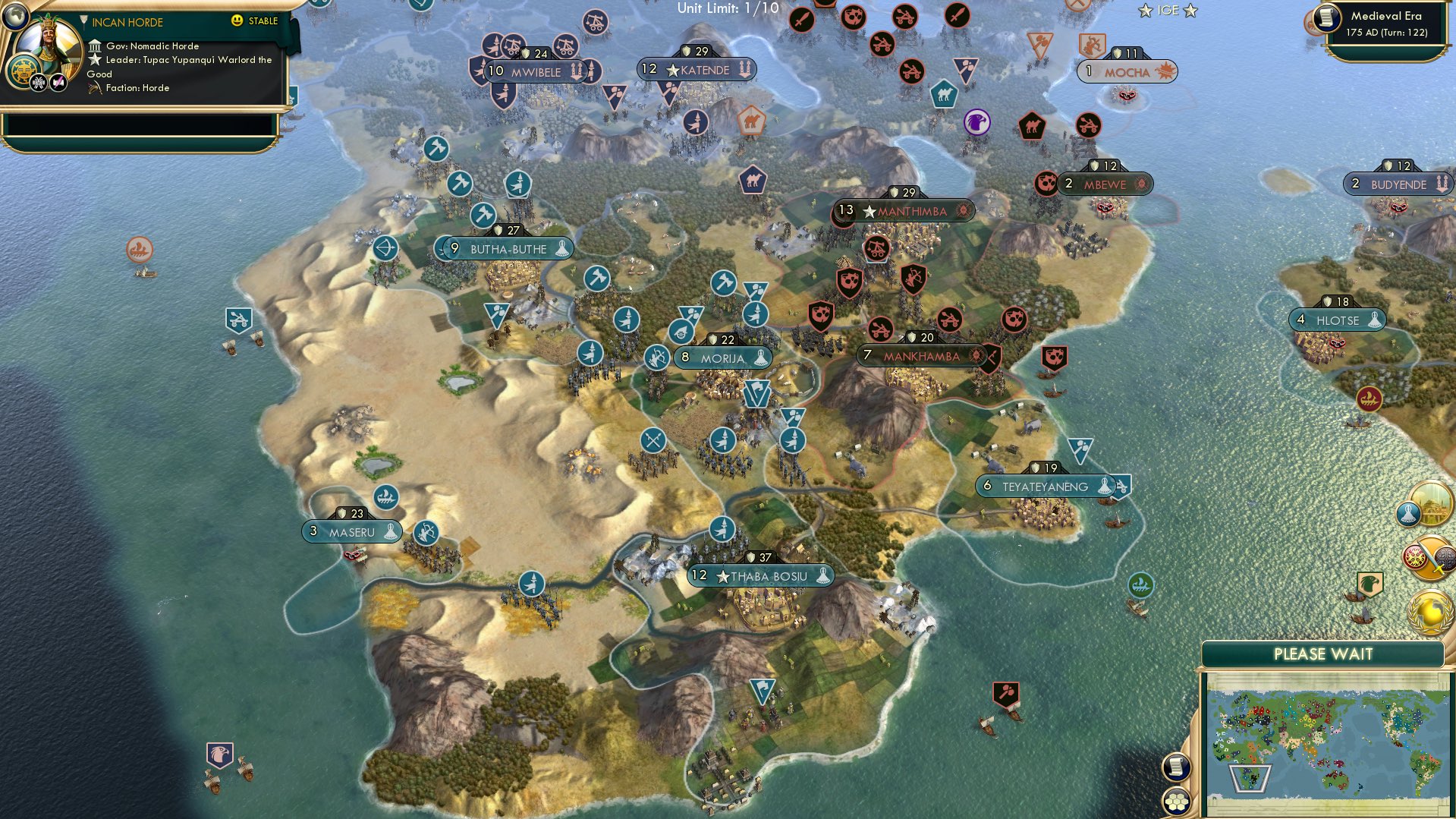The height and width of the screenshot is (819, 1456).
Task: Click the circular wonder notification above the globe icon
Action: tap(1434, 503)
